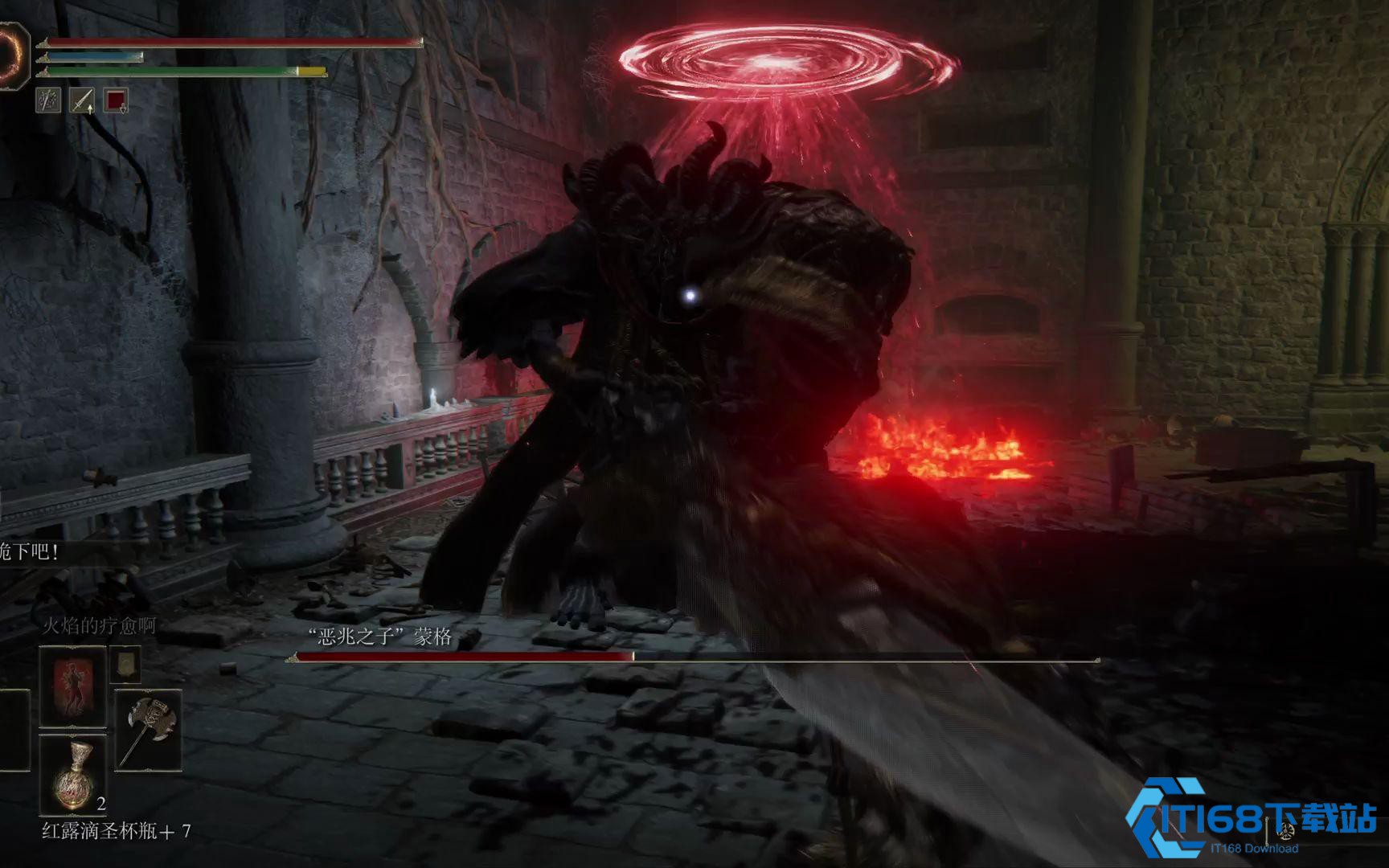The width and height of the screenshot is (1389, 868).
Task: Select the flame incantation spell slot
Action: [x=72, y=686]
